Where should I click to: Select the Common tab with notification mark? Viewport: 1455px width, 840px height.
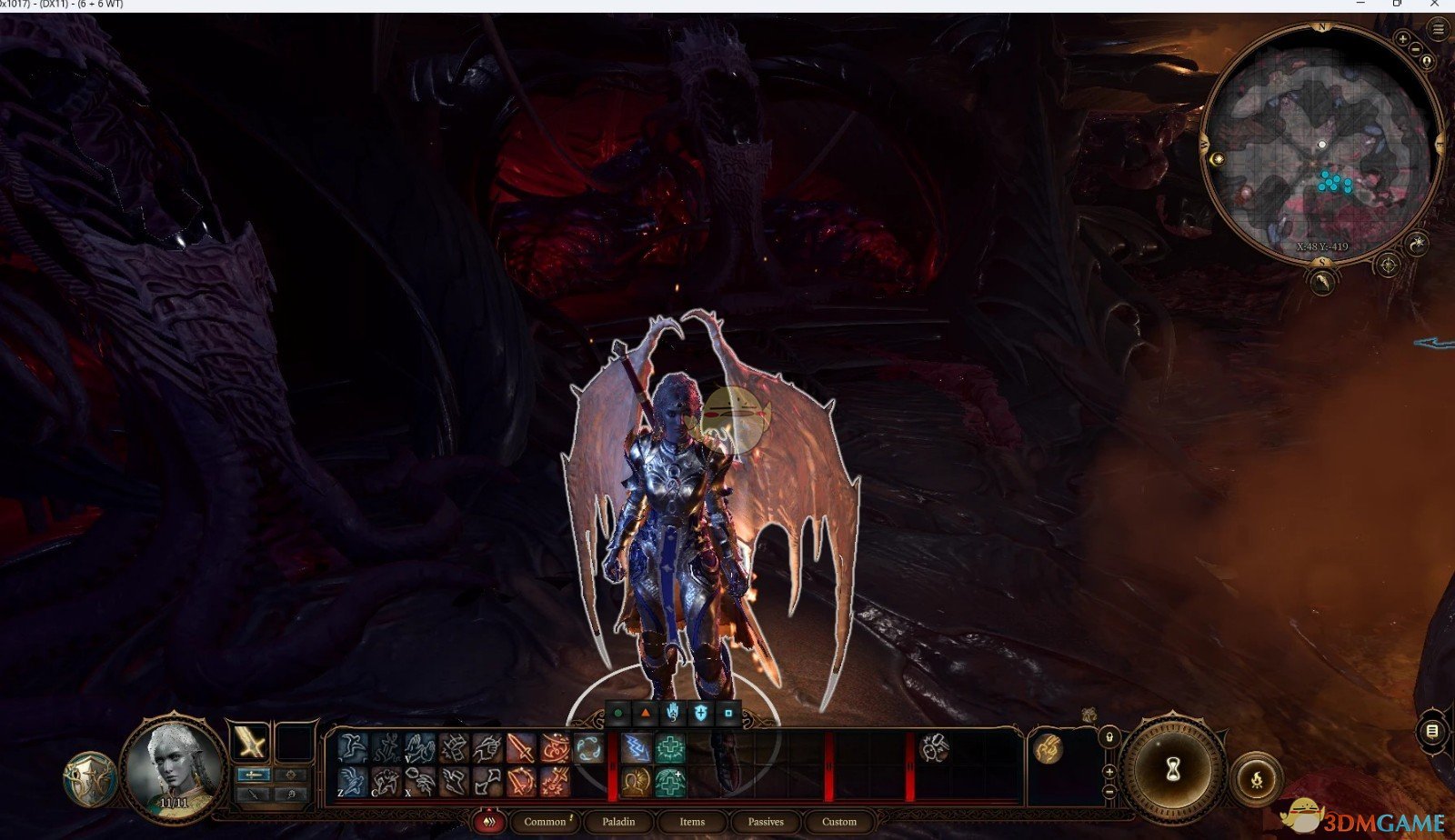[x=545, y=821]
